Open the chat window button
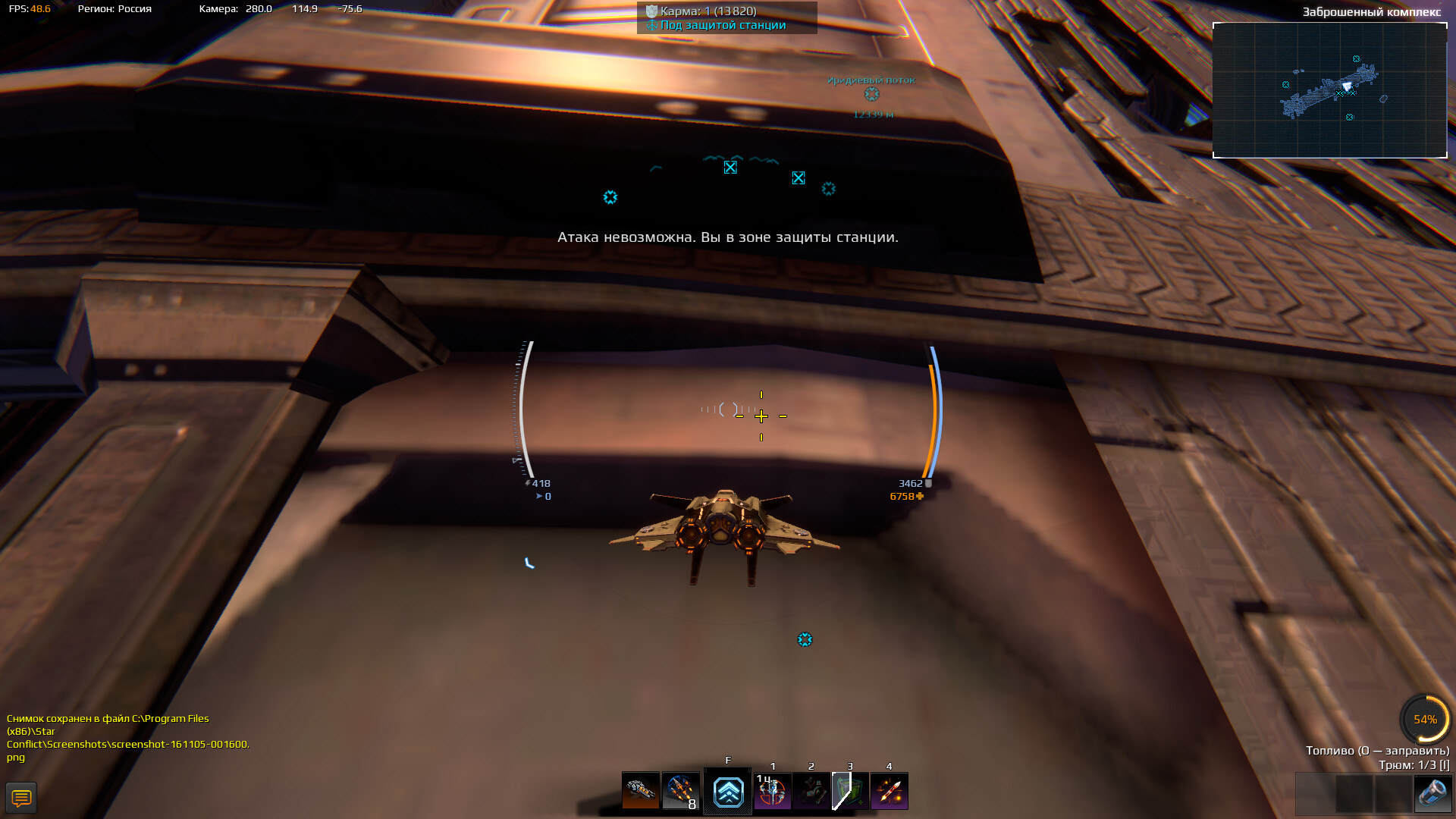Image resolution: width=1456 pixels, height=819 pixels. pos(21,798)
